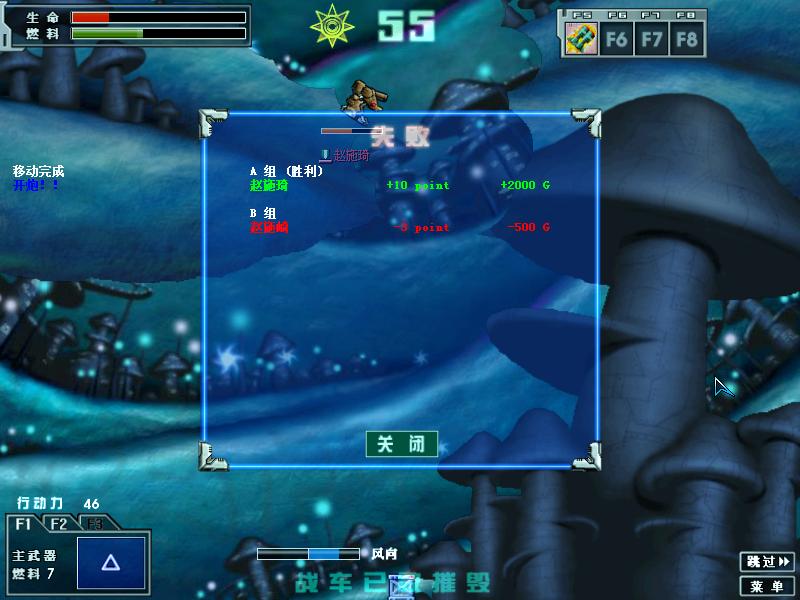800x600 pixels.
Task: Select the F3 weapon tab
Action: (x=93, y=523)
